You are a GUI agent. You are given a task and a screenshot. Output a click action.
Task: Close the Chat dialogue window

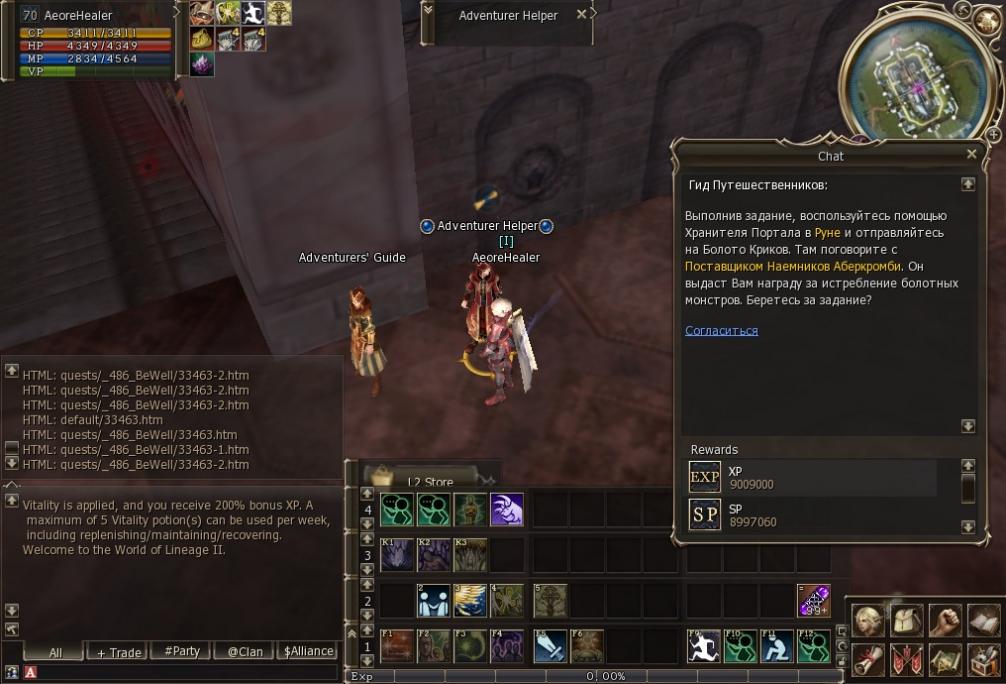(x=971, y=155)
